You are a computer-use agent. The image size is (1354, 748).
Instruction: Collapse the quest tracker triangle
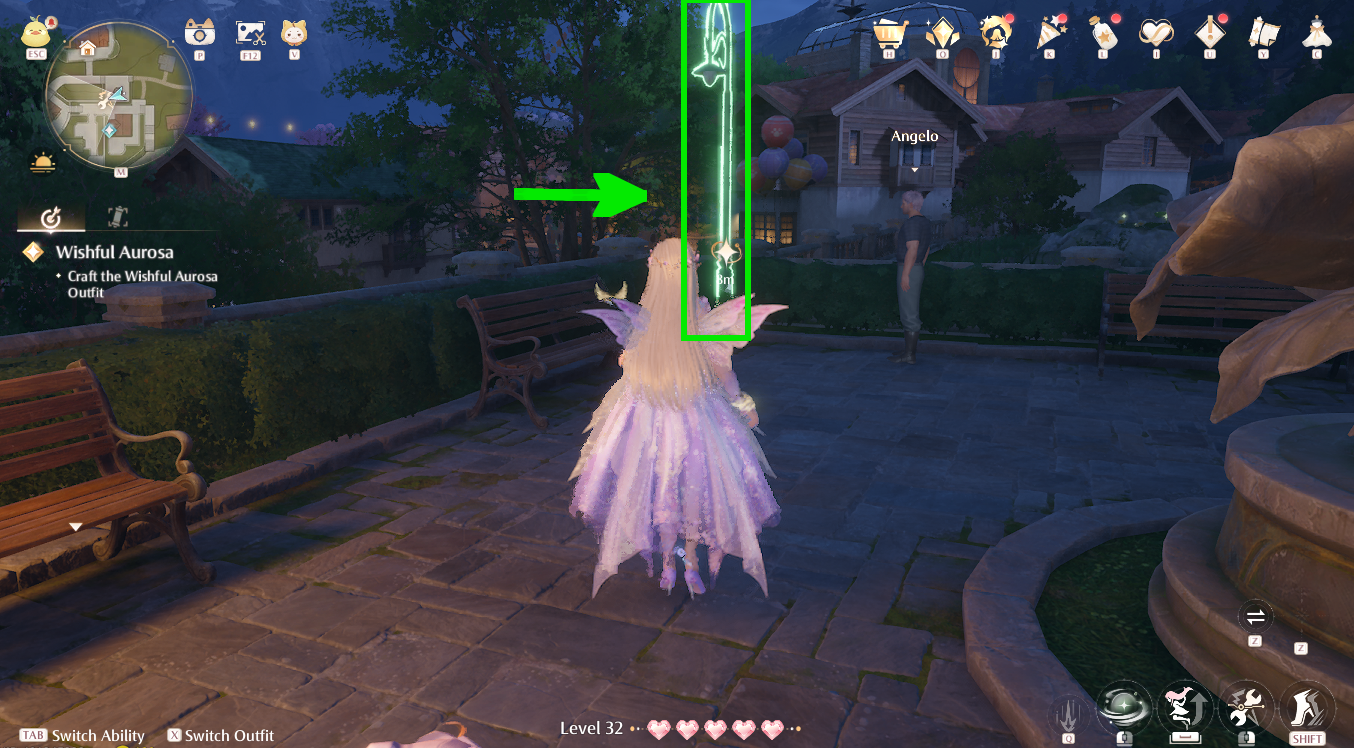click(x=75, y=524)
